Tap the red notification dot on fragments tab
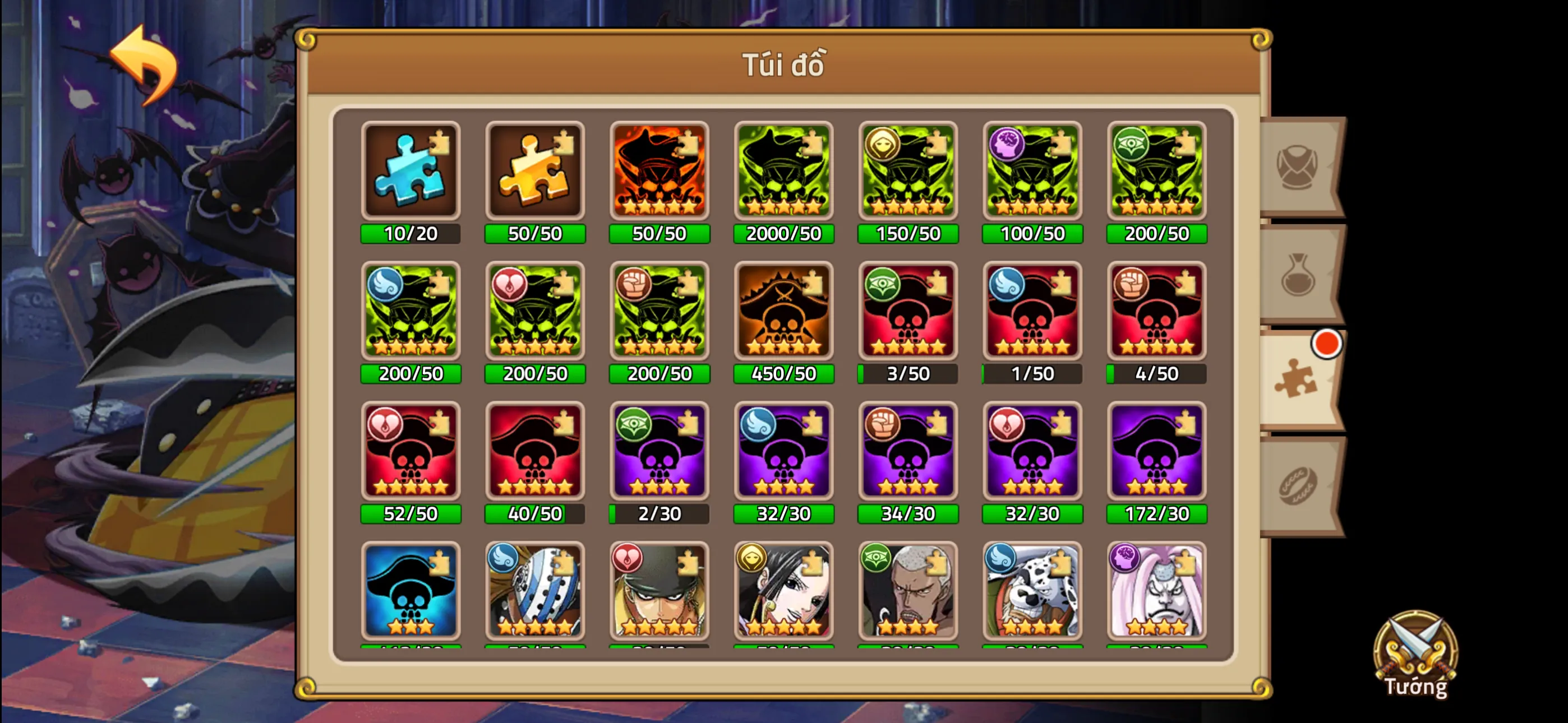The width and height of the screenshot is (1568, 723). click(x=1328, y=344)
